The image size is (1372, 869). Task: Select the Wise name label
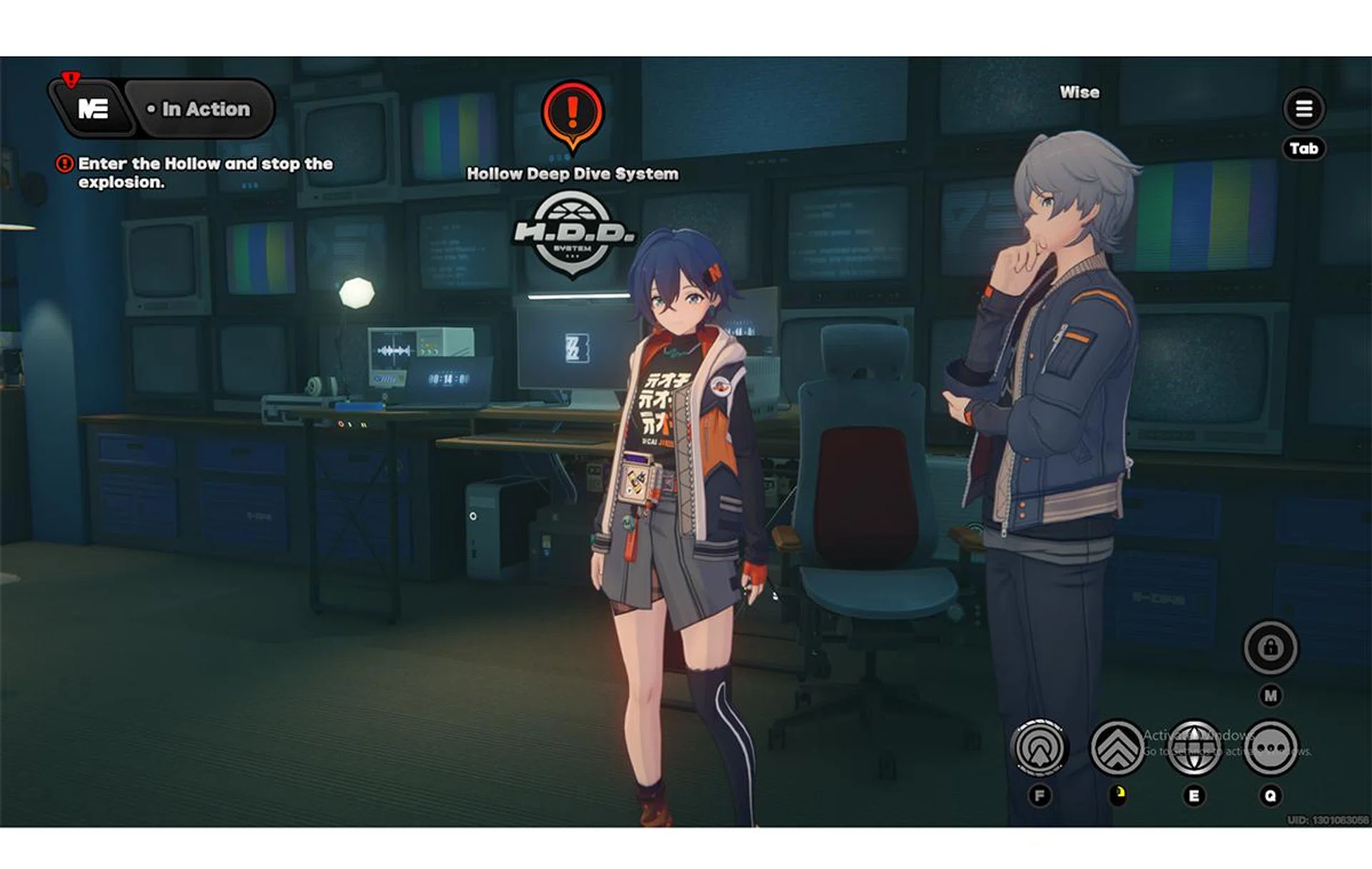pyautogui.click(x=1079, y=91)
